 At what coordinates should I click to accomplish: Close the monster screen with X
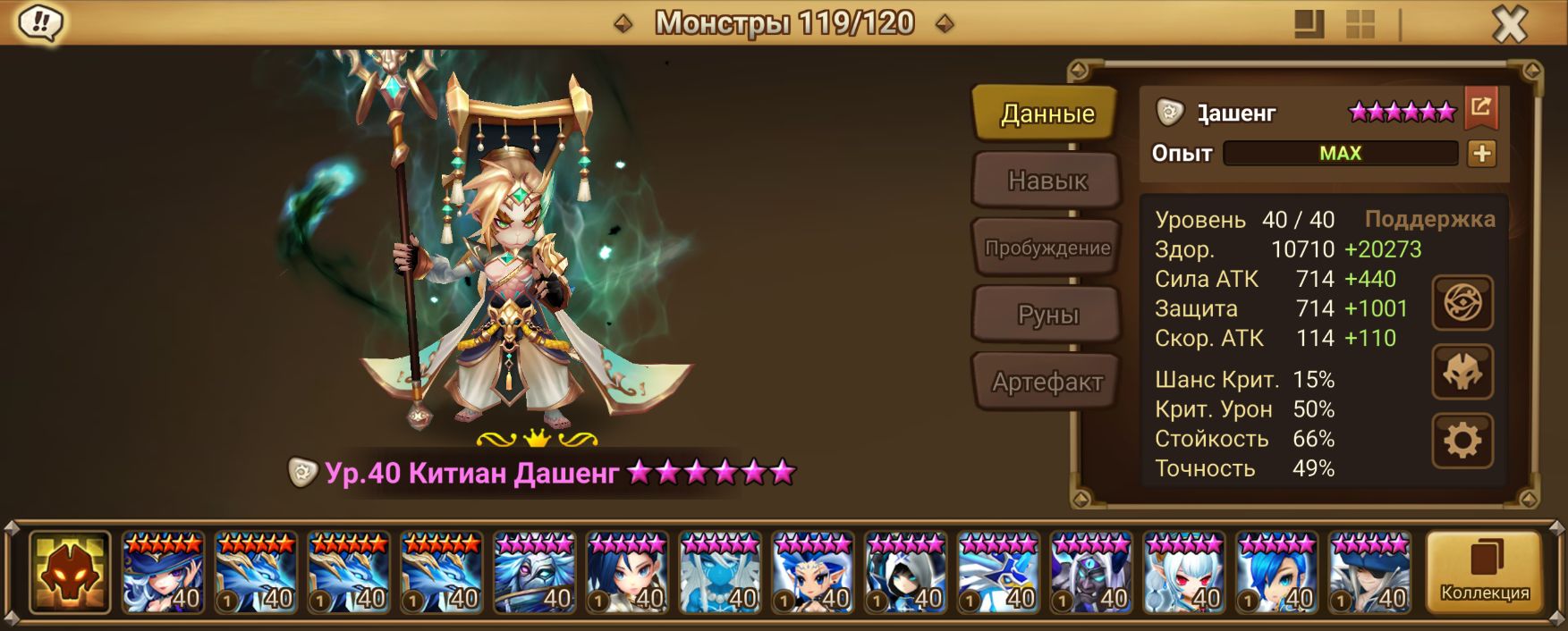pyautogui.click(x=1509, y=24)
